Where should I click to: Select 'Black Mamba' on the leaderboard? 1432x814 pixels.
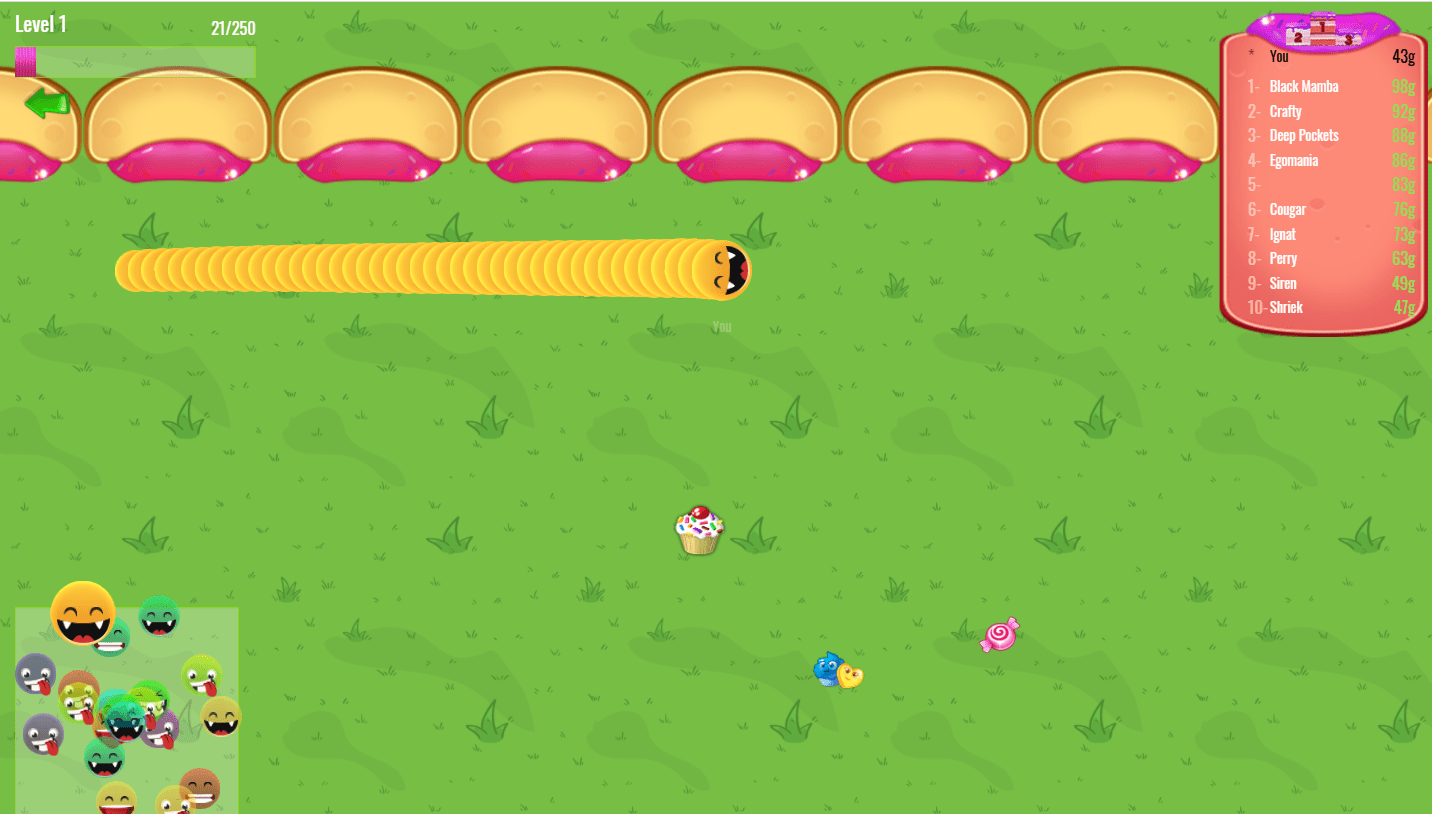[x=1302, y=87]
